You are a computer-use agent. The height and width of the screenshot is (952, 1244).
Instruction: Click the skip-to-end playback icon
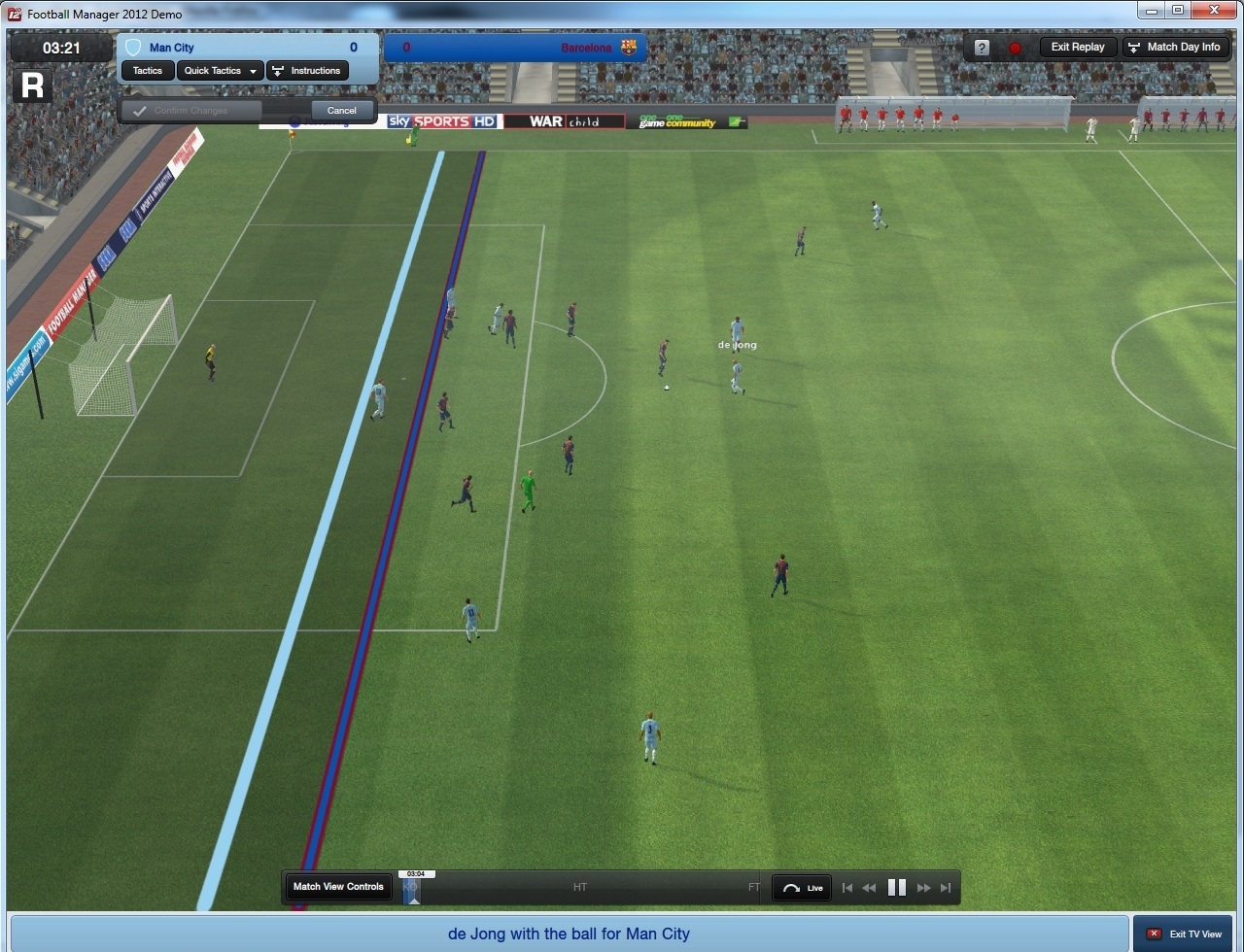[944, 887]
